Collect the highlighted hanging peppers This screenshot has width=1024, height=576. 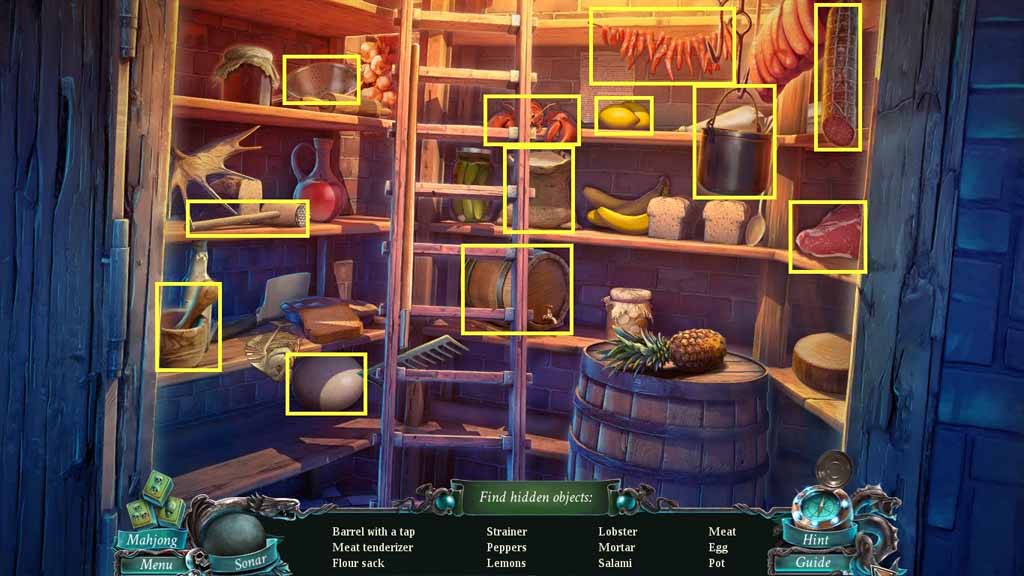pos(661,46)
